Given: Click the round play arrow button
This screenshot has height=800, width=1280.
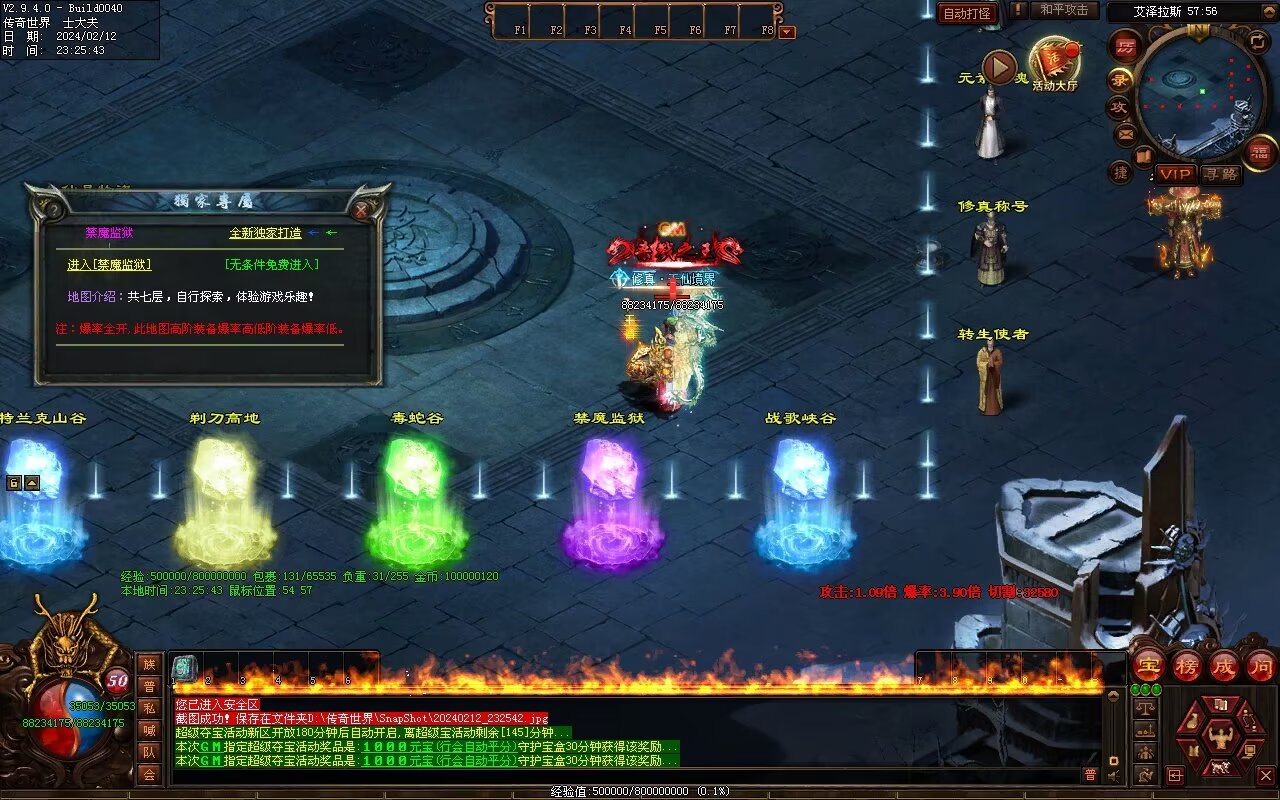Looking at the screenshot, I should pos(998,67).
